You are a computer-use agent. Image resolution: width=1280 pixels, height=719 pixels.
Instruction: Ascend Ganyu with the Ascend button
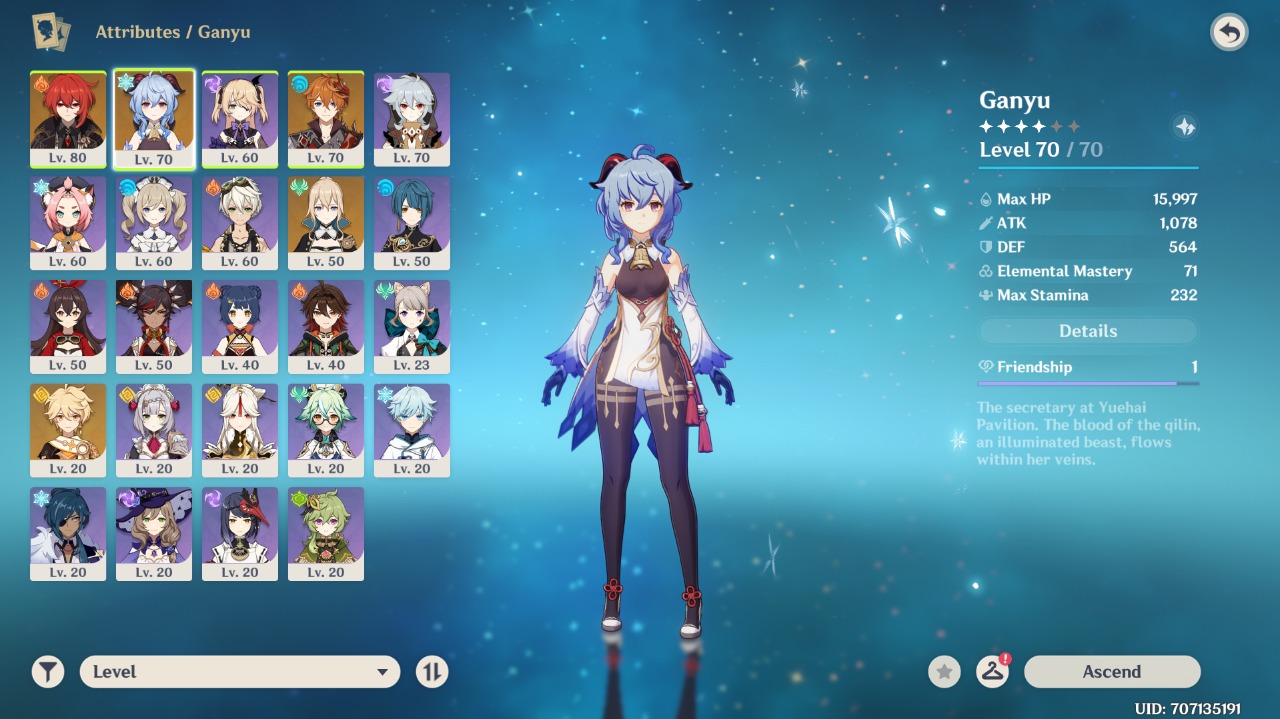[x=1111, y=672]
